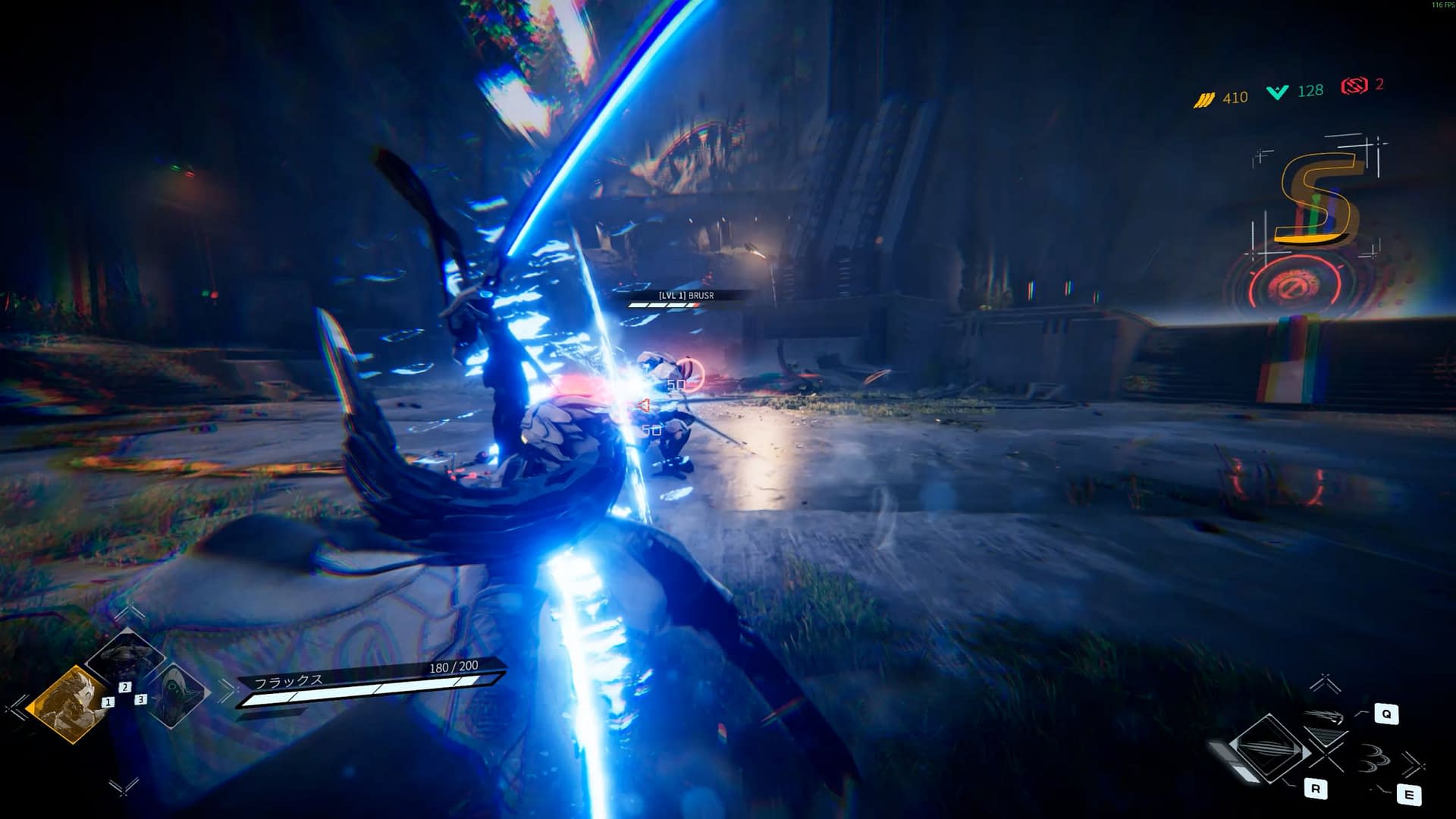Click the S style rank emblem
1456x819 pixels.
pos(1317,199)
